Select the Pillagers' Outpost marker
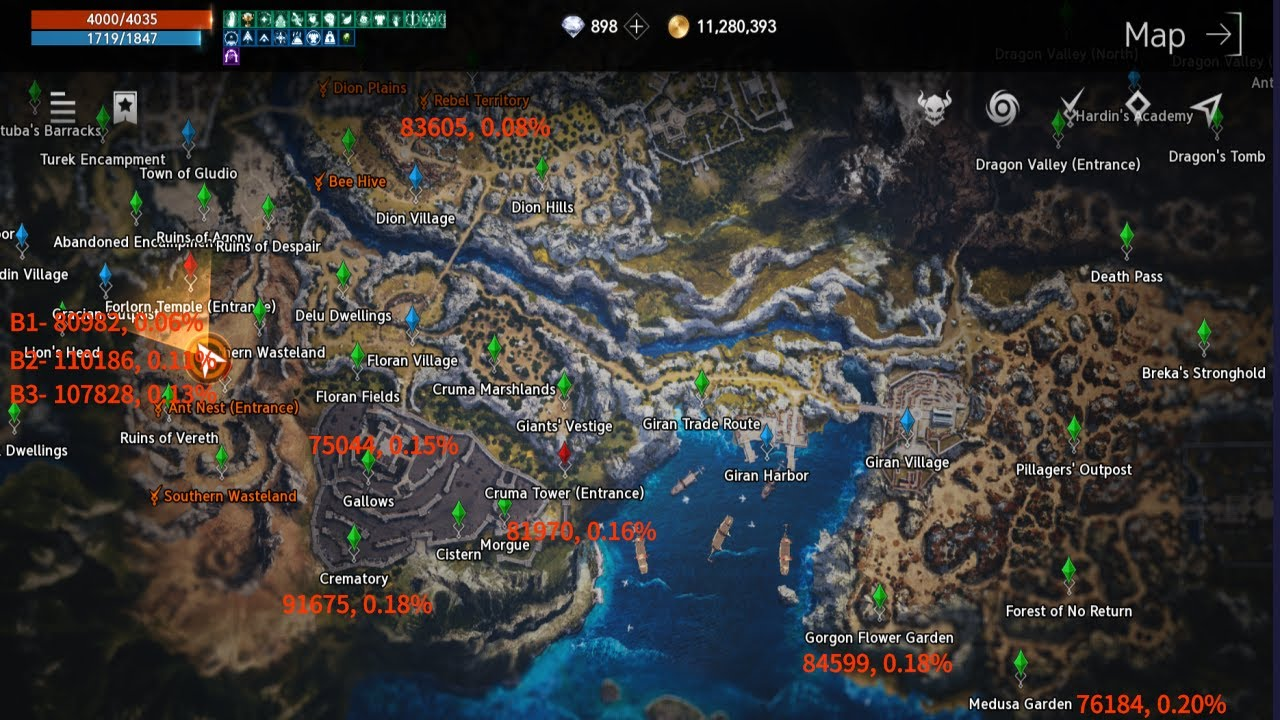1280x720 pixels. (x=1074, y=432)
